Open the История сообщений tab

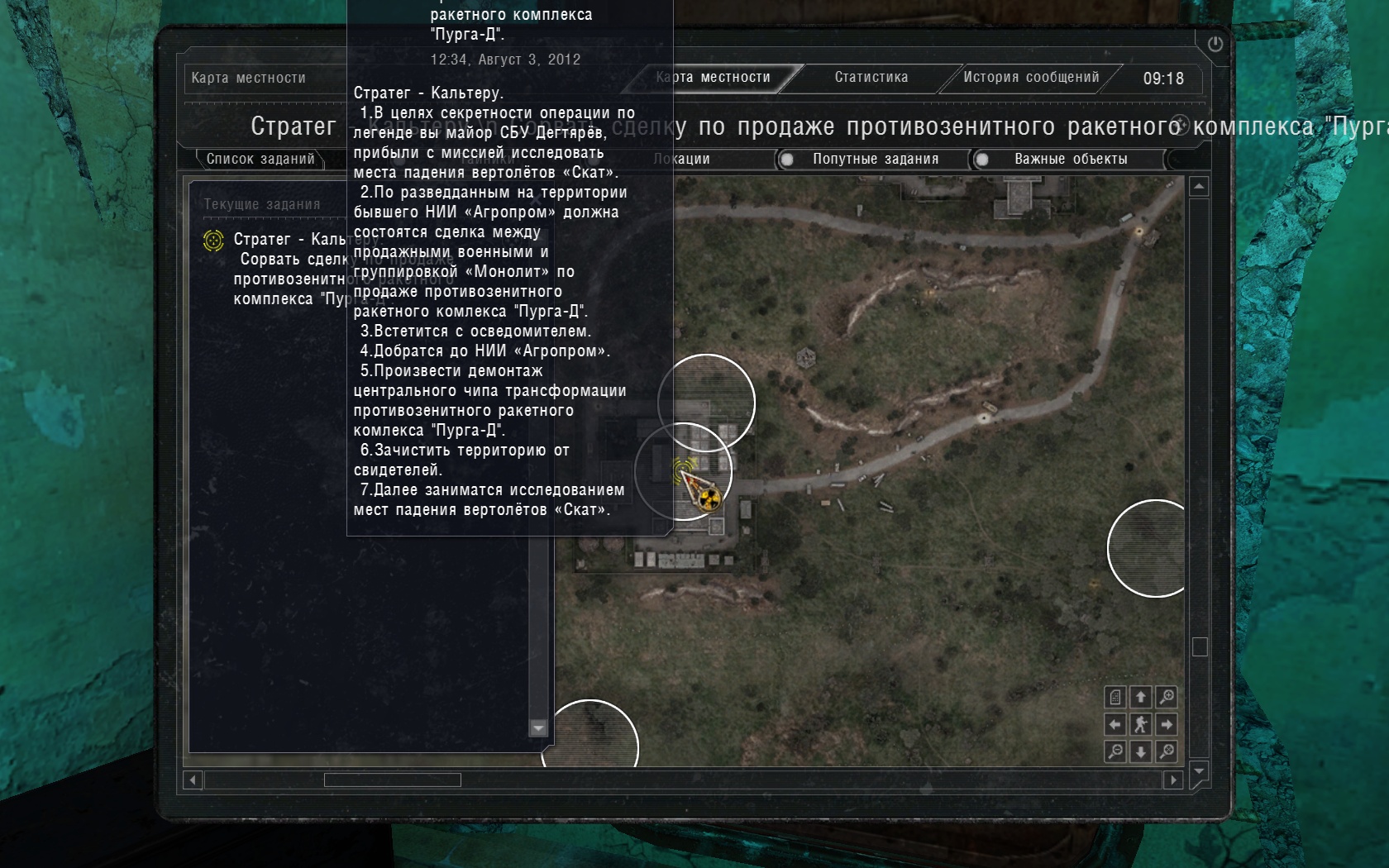[x=1030, y=78]
